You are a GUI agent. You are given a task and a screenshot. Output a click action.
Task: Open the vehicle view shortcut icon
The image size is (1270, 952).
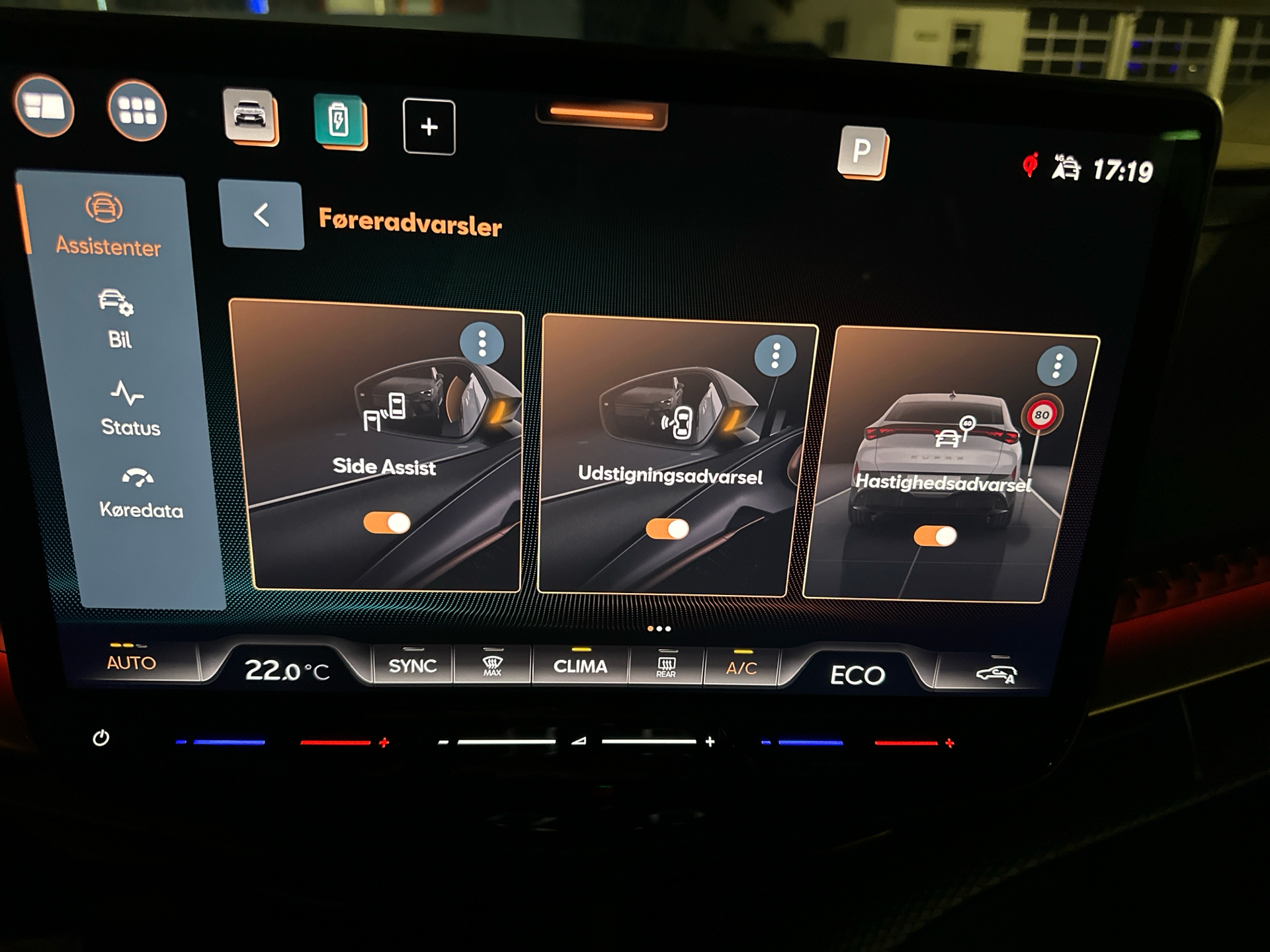click(x=249, y=114)
